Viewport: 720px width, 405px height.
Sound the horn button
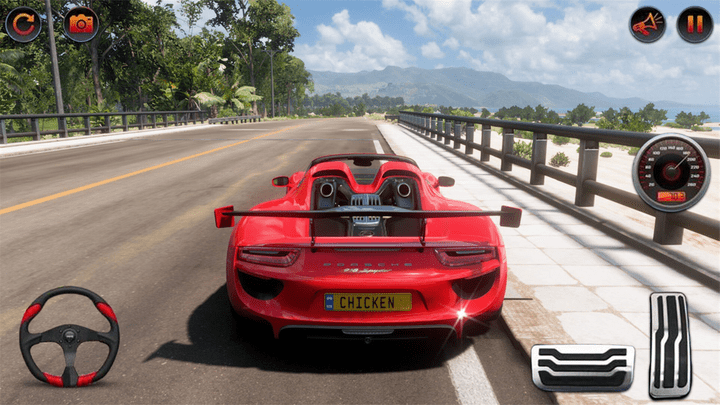pyautogui.click(x=647, y=24)
